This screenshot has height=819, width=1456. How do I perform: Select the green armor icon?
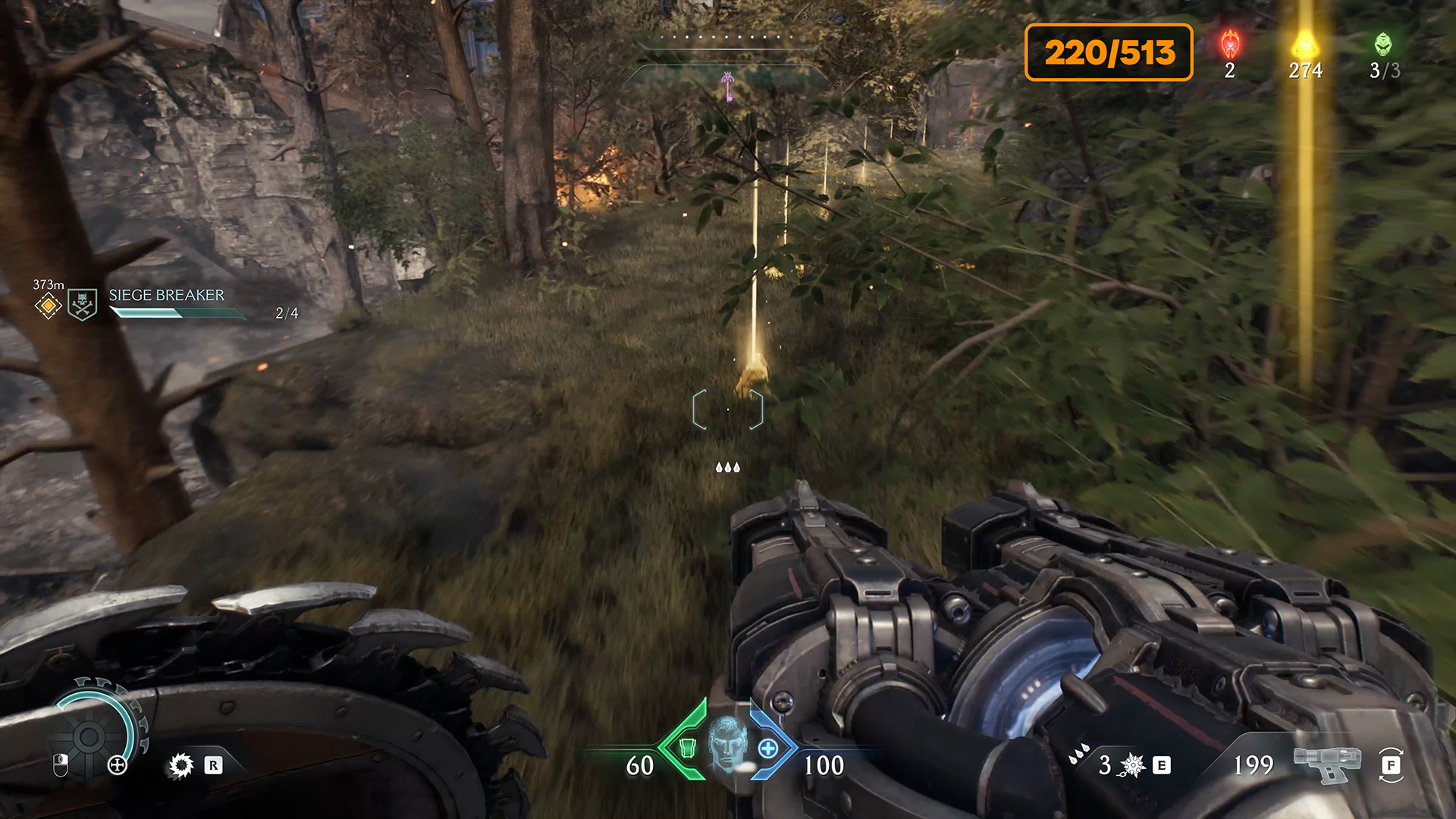(687, 748)
